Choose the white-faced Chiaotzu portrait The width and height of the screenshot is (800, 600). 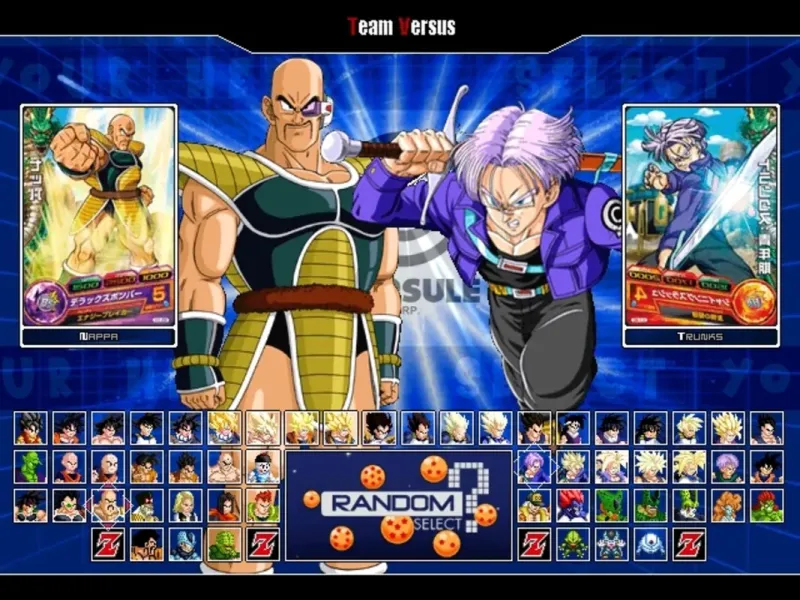click(x=262, y=467)
